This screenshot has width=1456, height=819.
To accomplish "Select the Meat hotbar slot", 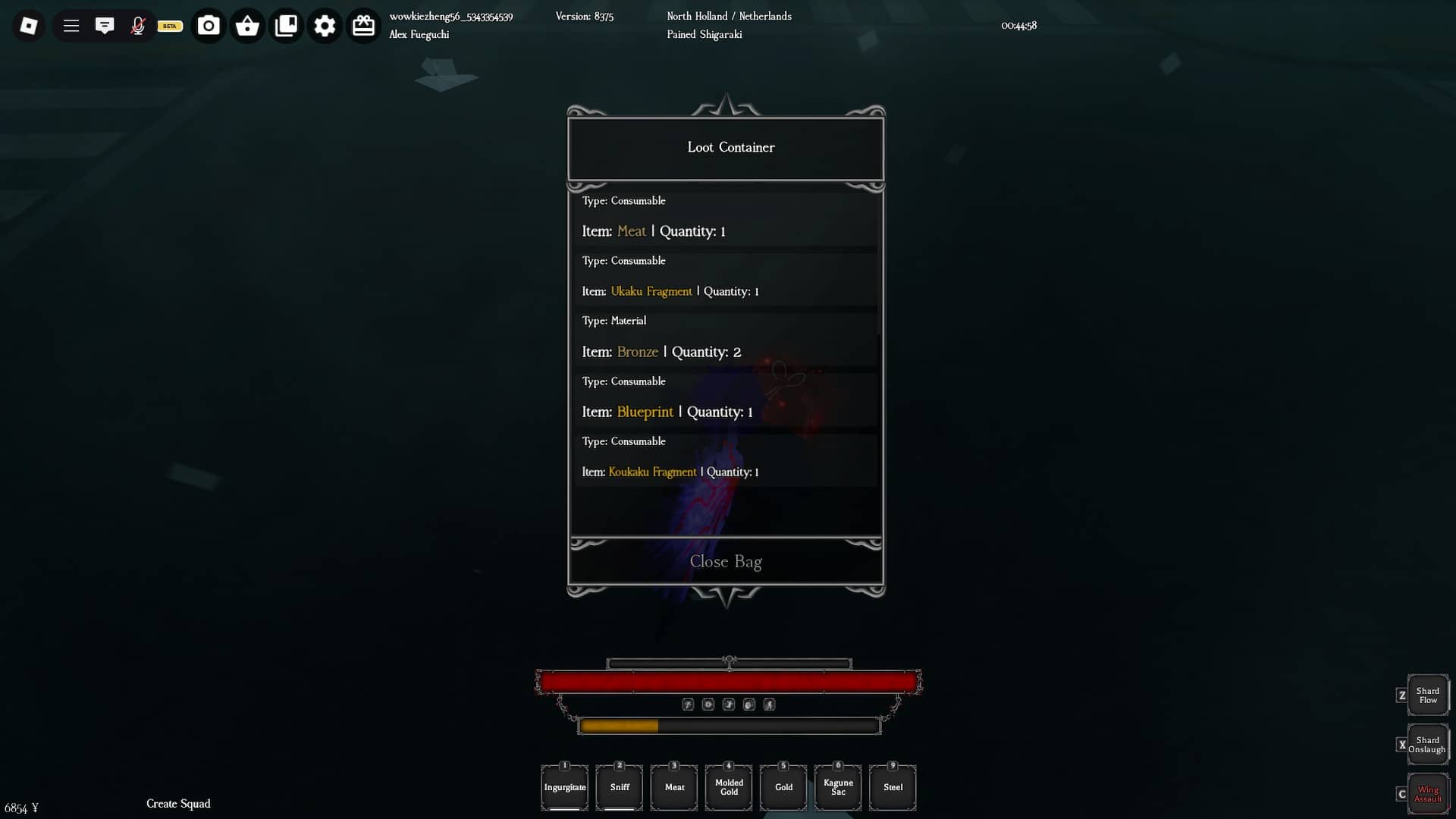I will (673, 787).
